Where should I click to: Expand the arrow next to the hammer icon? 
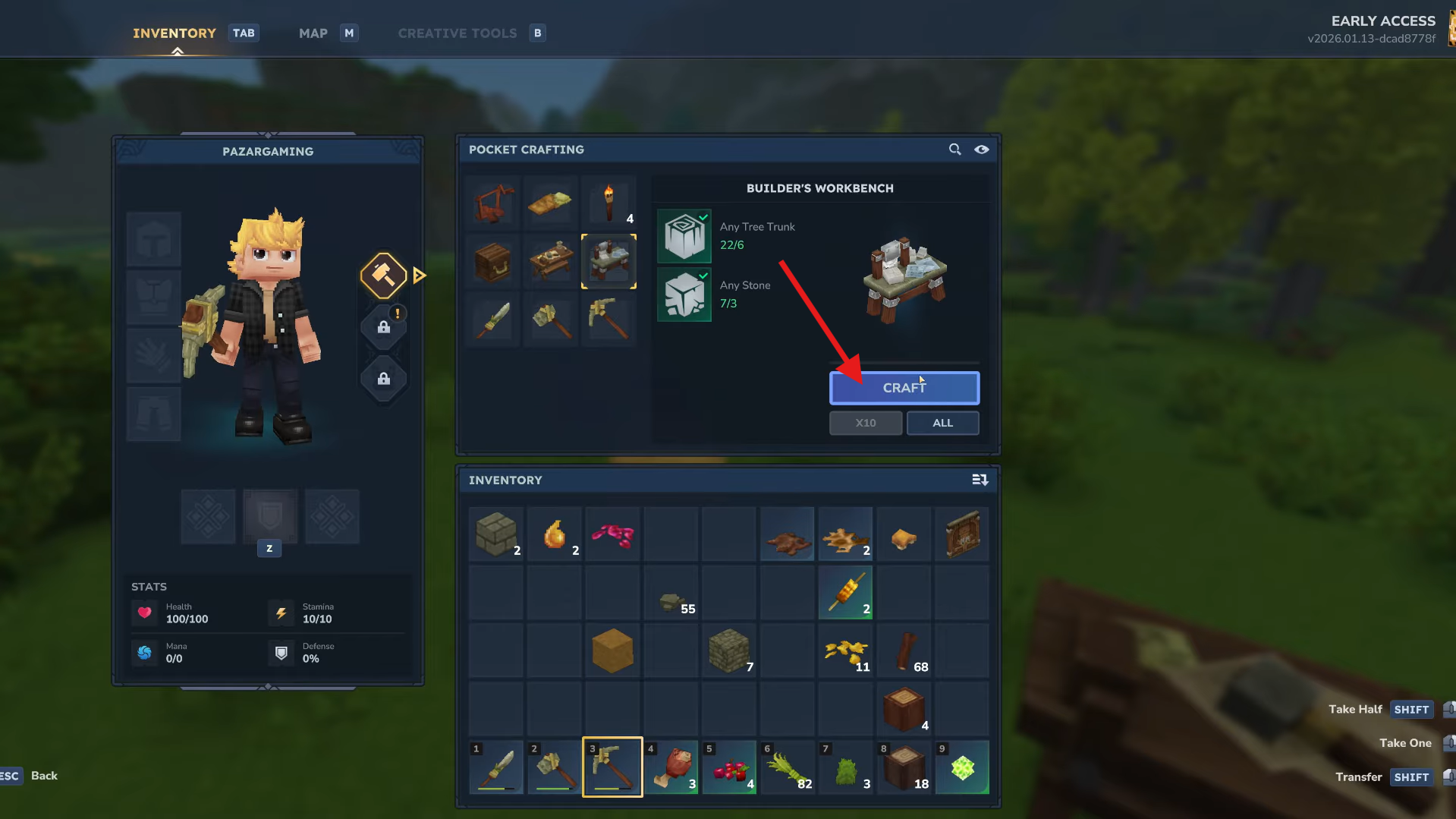pyautogui.click(x=419, y=276)
